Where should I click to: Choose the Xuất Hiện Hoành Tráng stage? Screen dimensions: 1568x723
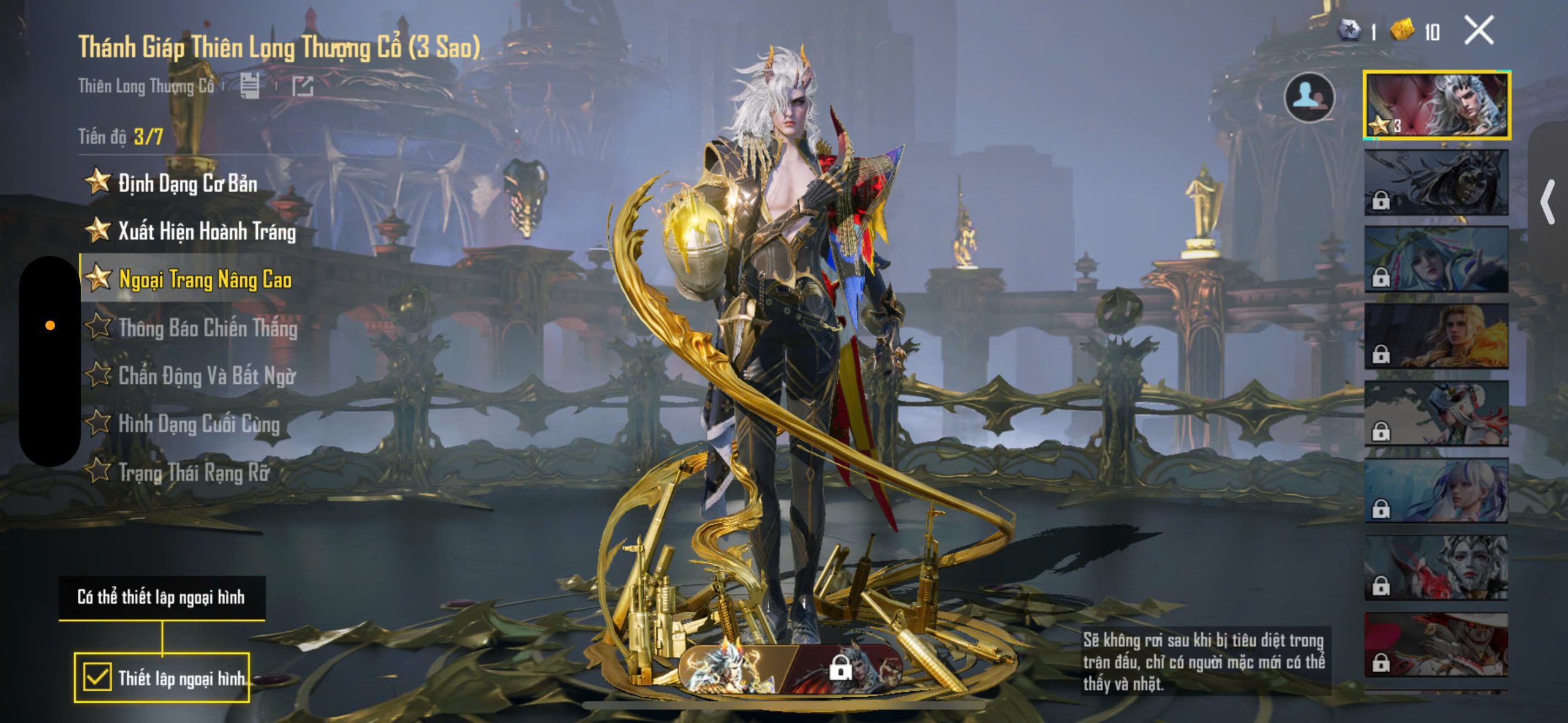coord(206,231)
